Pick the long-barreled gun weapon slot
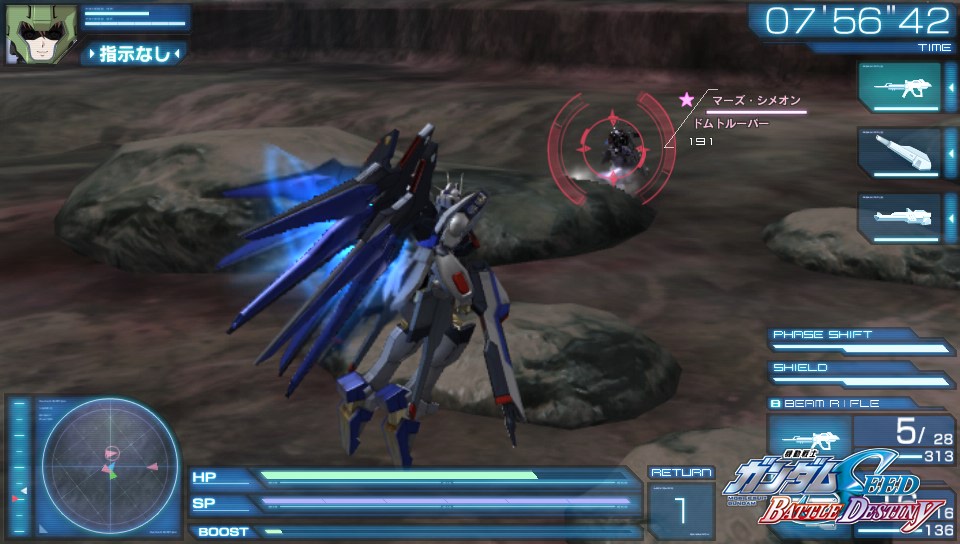Image resolution: width=960 pixels, height=544 pixels. pos(899,217)
